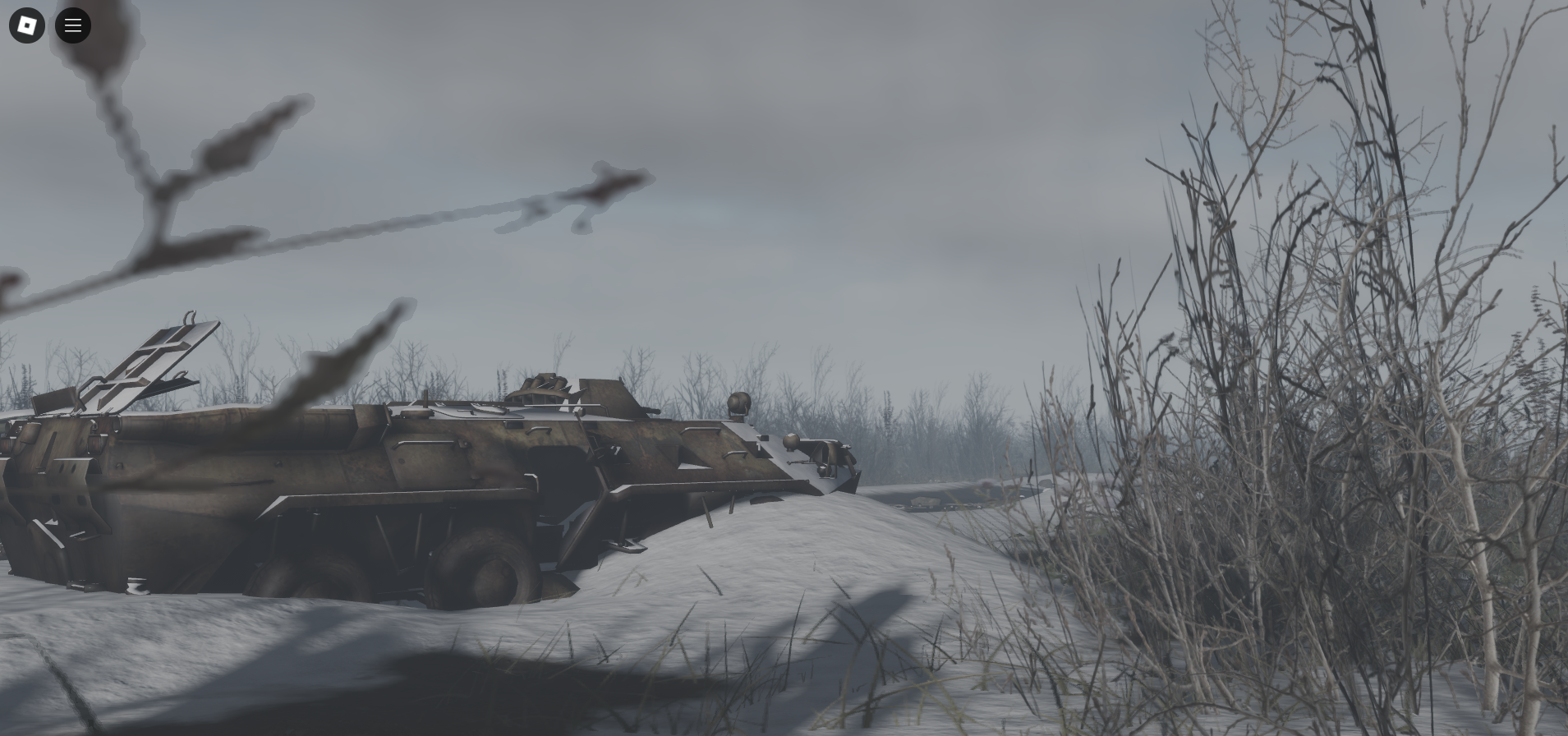The width and height of the screenshot is (1568, 736).
Task: Click the Roblox logo button top-left
Action: click(26, 25)
